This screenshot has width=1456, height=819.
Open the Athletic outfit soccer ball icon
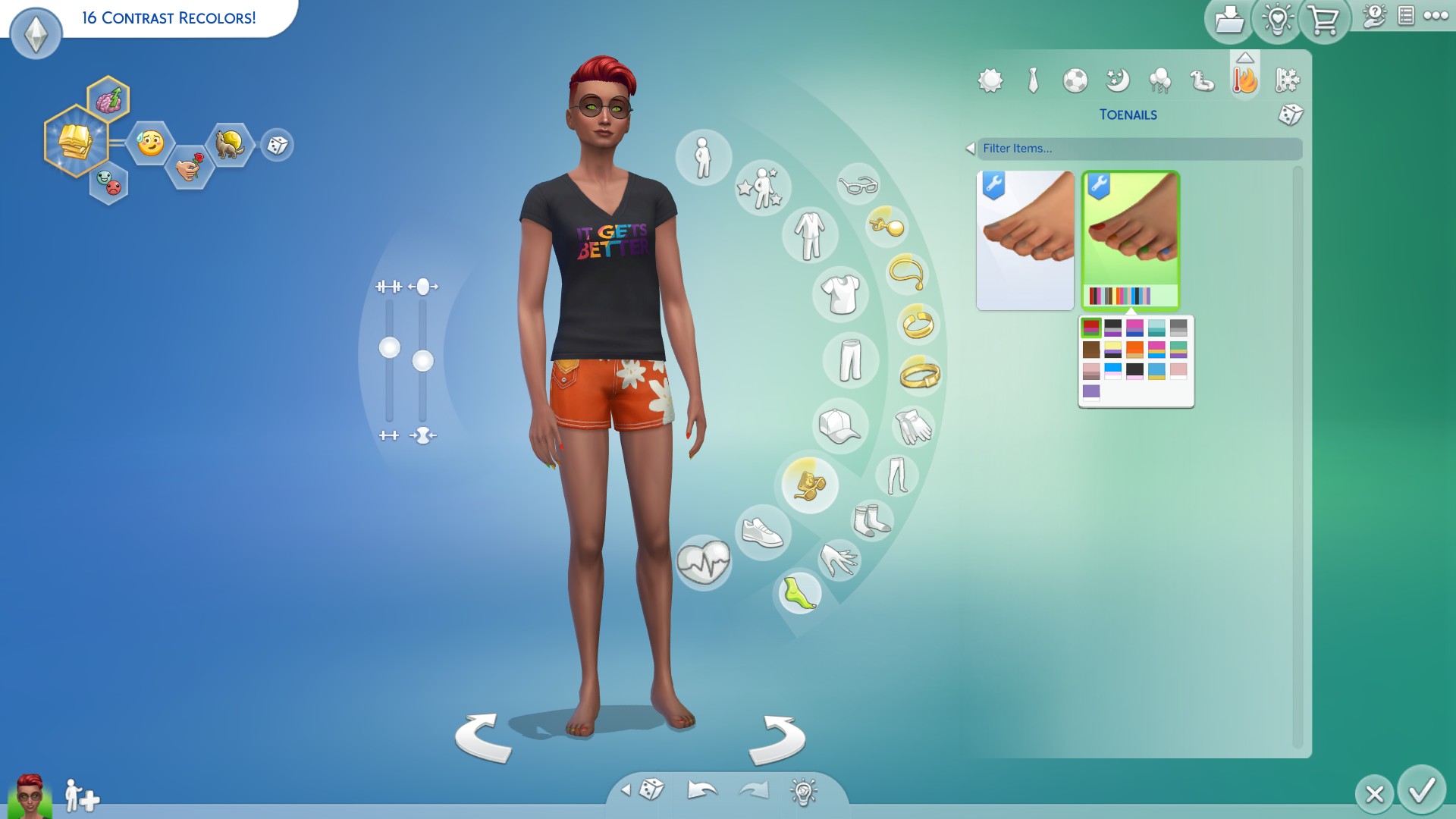tap(1075, 81)
